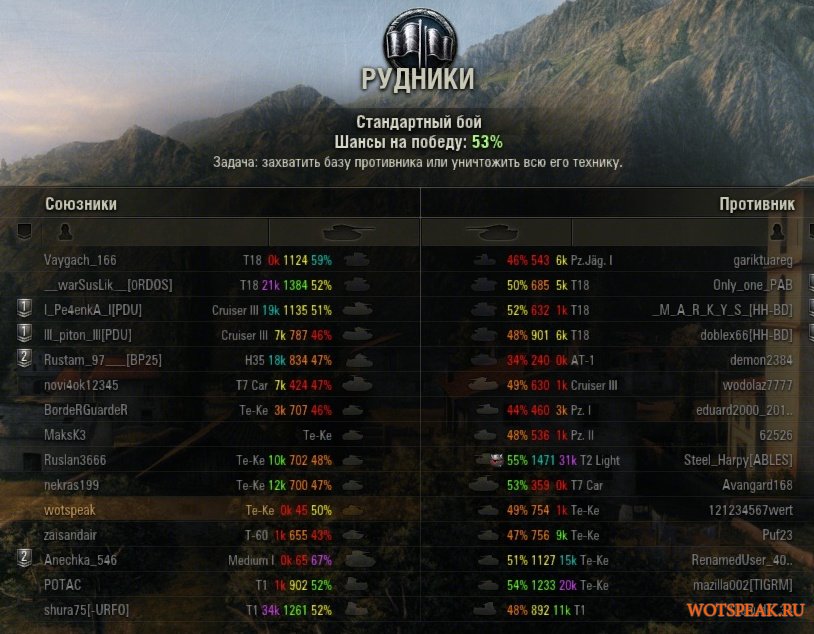Click ally row __warSusLik__[ORDOS]

pyautogui.click(x=108, y=285)
